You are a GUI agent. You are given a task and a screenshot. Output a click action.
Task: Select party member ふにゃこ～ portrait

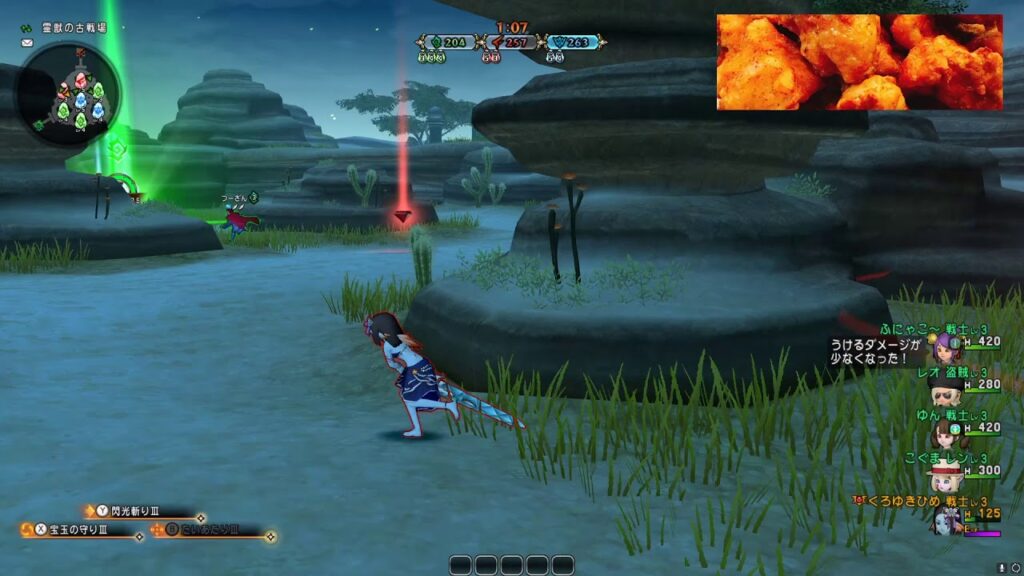(944, 347)
